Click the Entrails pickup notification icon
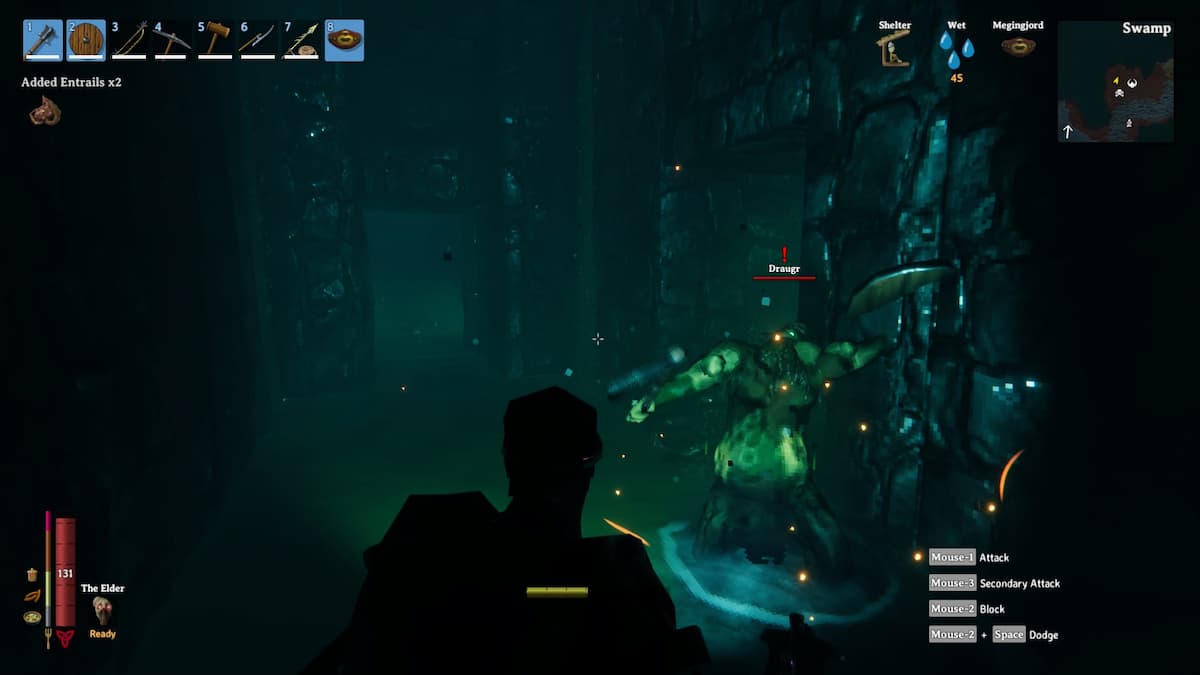The image size is (1200, 675). 45,111
